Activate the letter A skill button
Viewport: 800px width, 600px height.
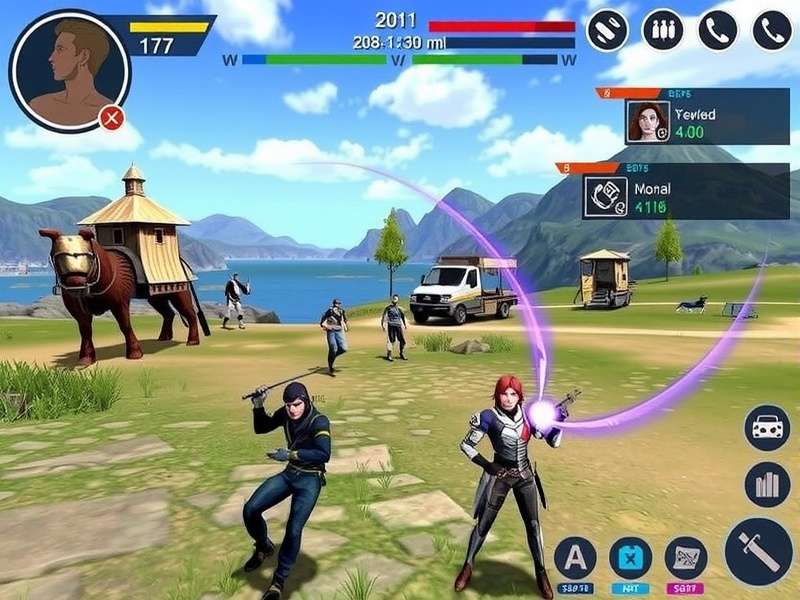pyautogui.click(x=575, y=557)
